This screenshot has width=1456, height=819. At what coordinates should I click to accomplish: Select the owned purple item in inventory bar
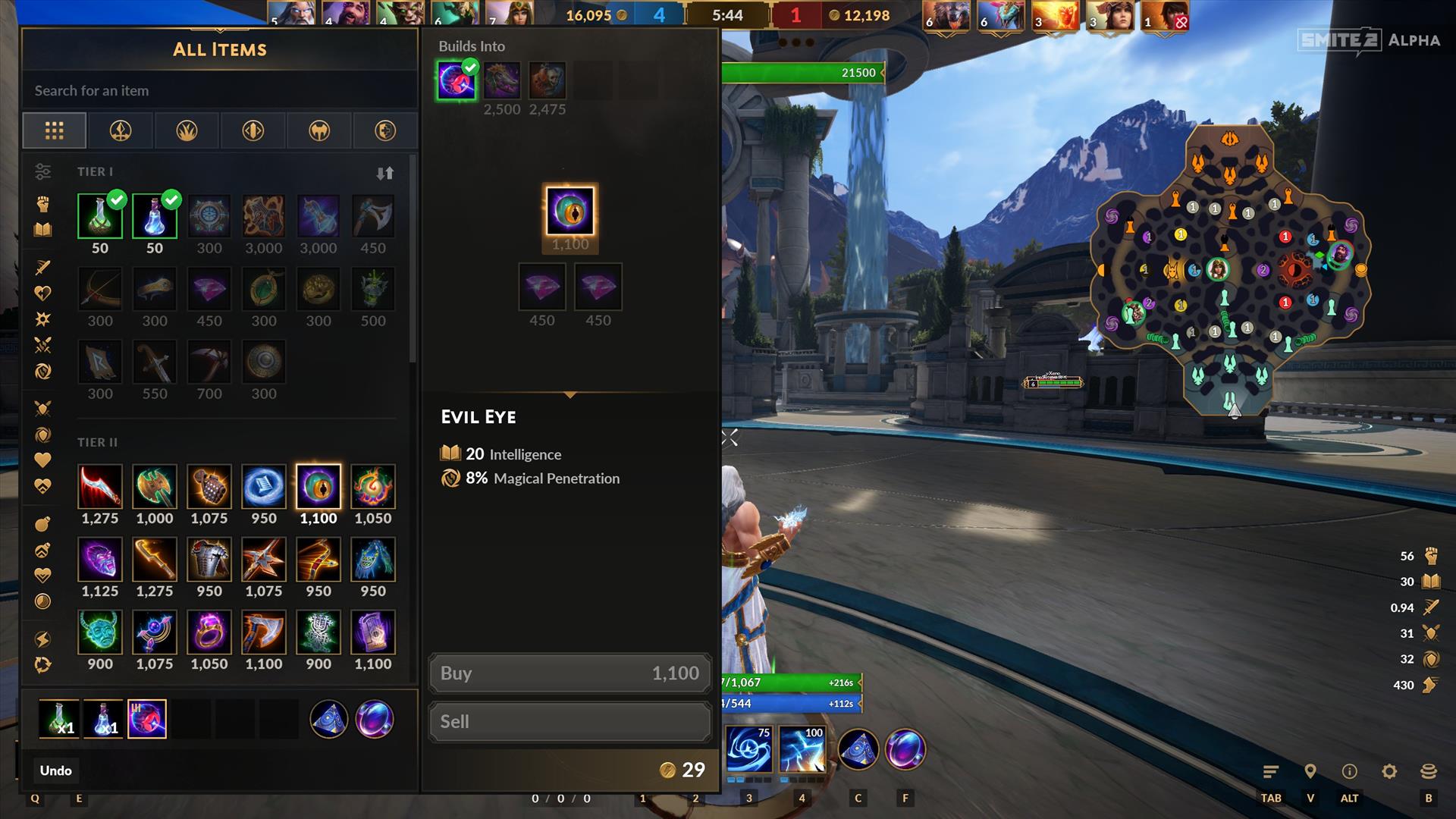pyautogui.click(x=147, y=719)
